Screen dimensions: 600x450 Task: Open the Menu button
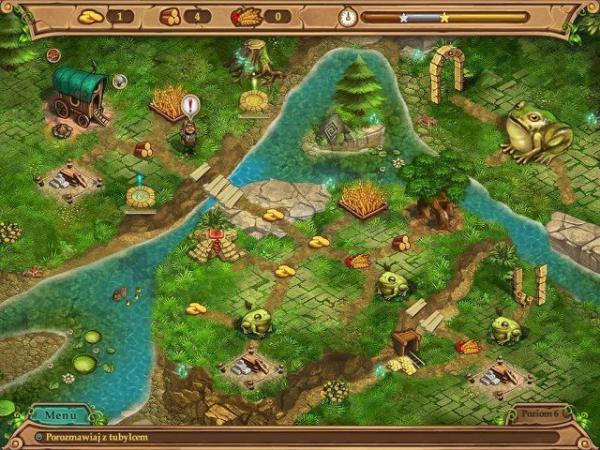[60, 414]
